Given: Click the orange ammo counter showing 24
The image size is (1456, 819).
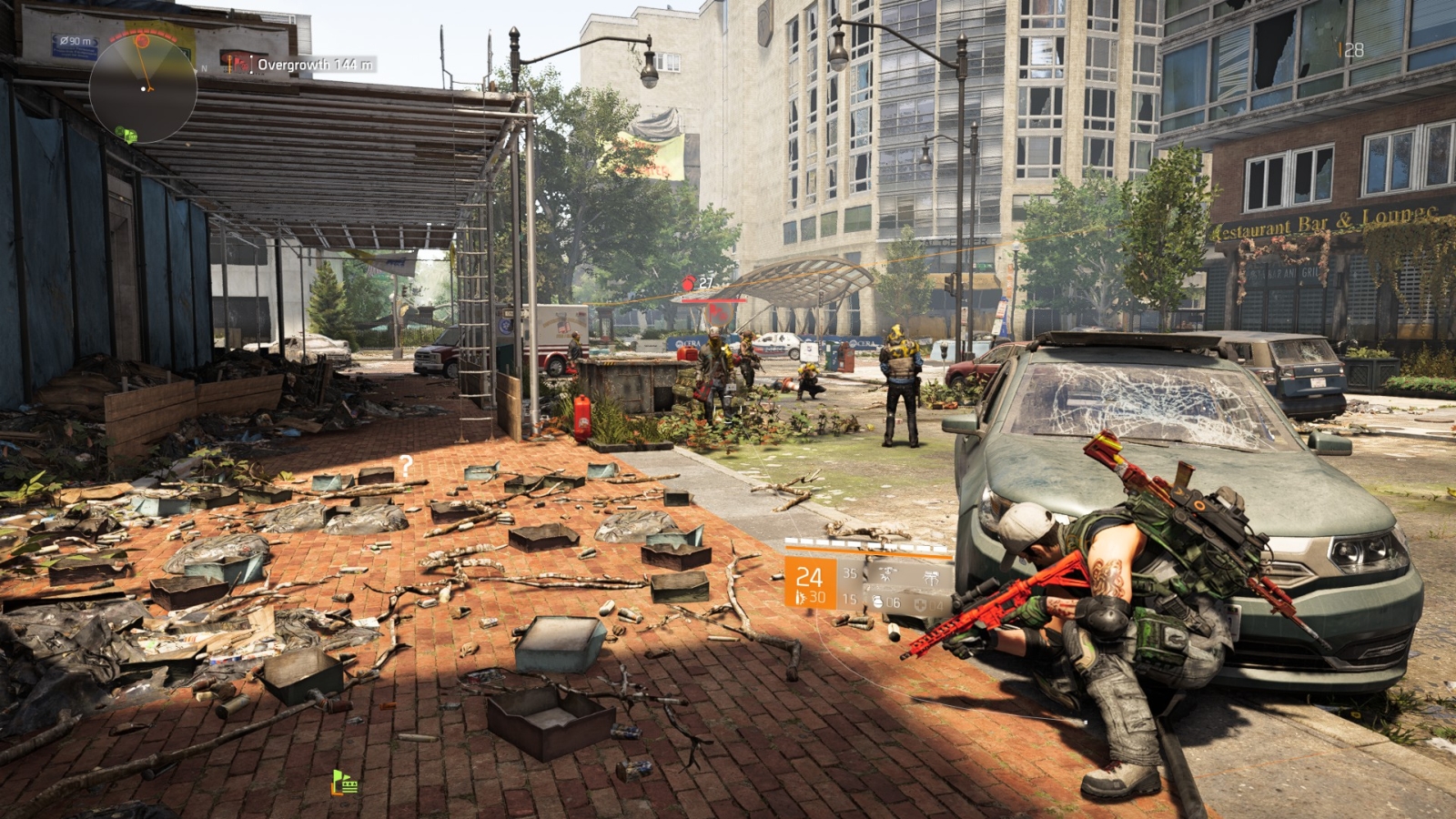Looking at the screenshot, I should 810,578.
